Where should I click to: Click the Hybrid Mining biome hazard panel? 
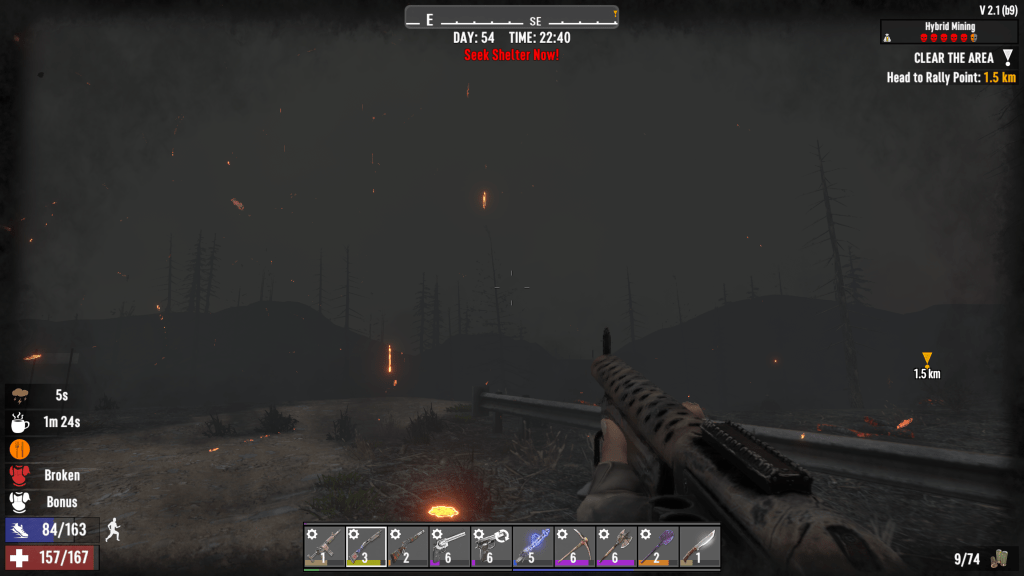click(948, 32)
